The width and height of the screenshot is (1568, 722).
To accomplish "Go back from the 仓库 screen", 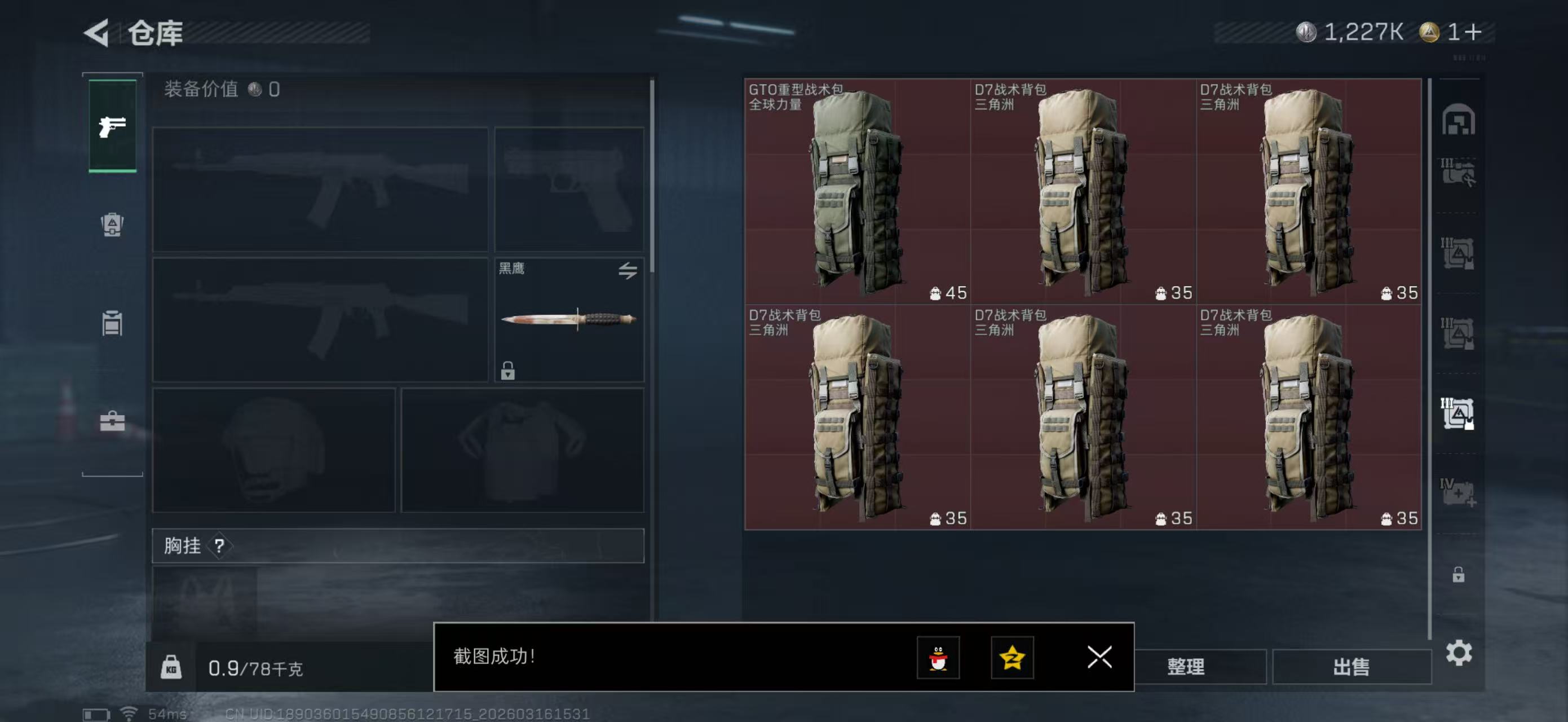I will click(x=98, y=32).
